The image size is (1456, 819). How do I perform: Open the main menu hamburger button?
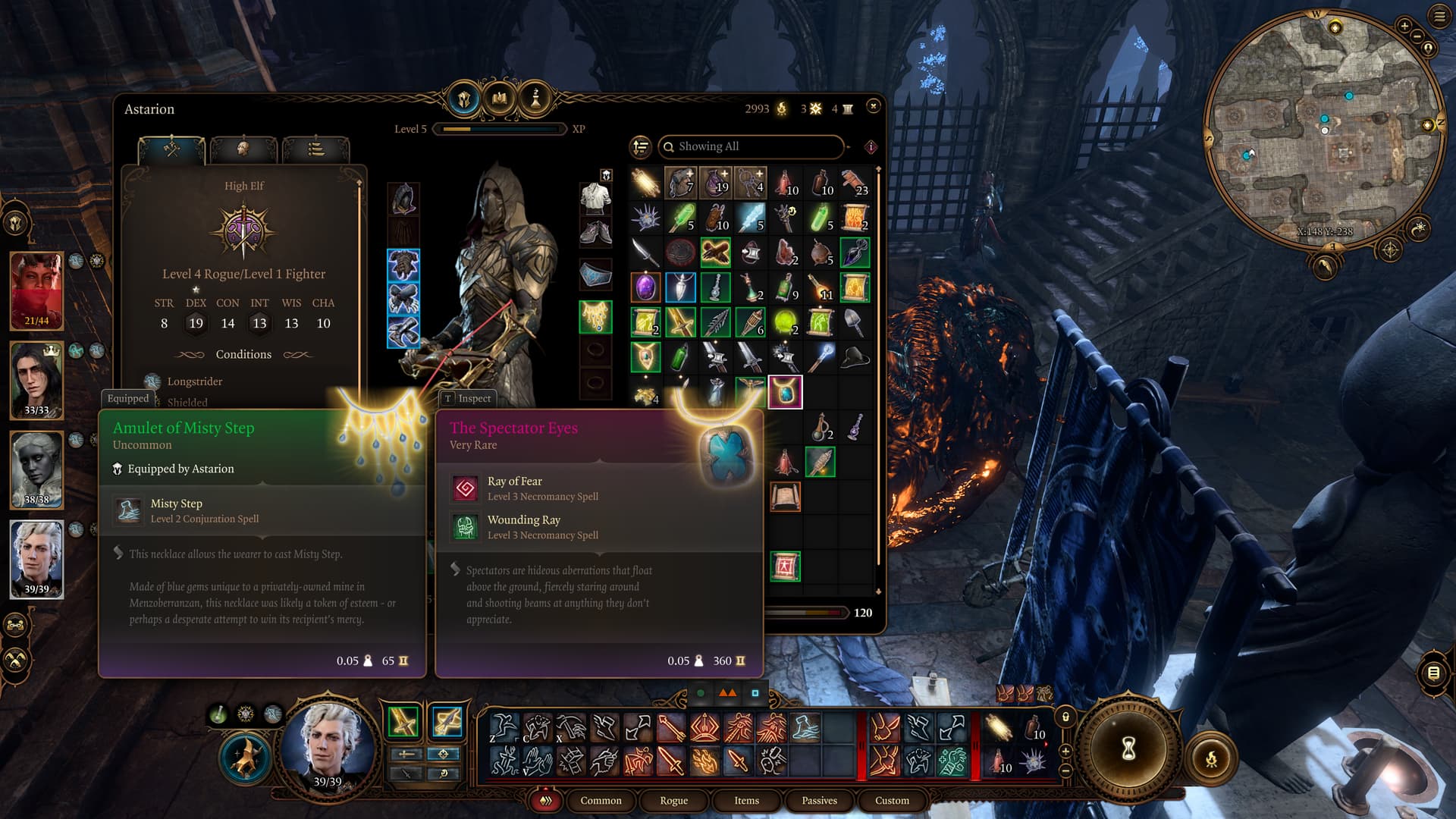tap(1439, 17)
